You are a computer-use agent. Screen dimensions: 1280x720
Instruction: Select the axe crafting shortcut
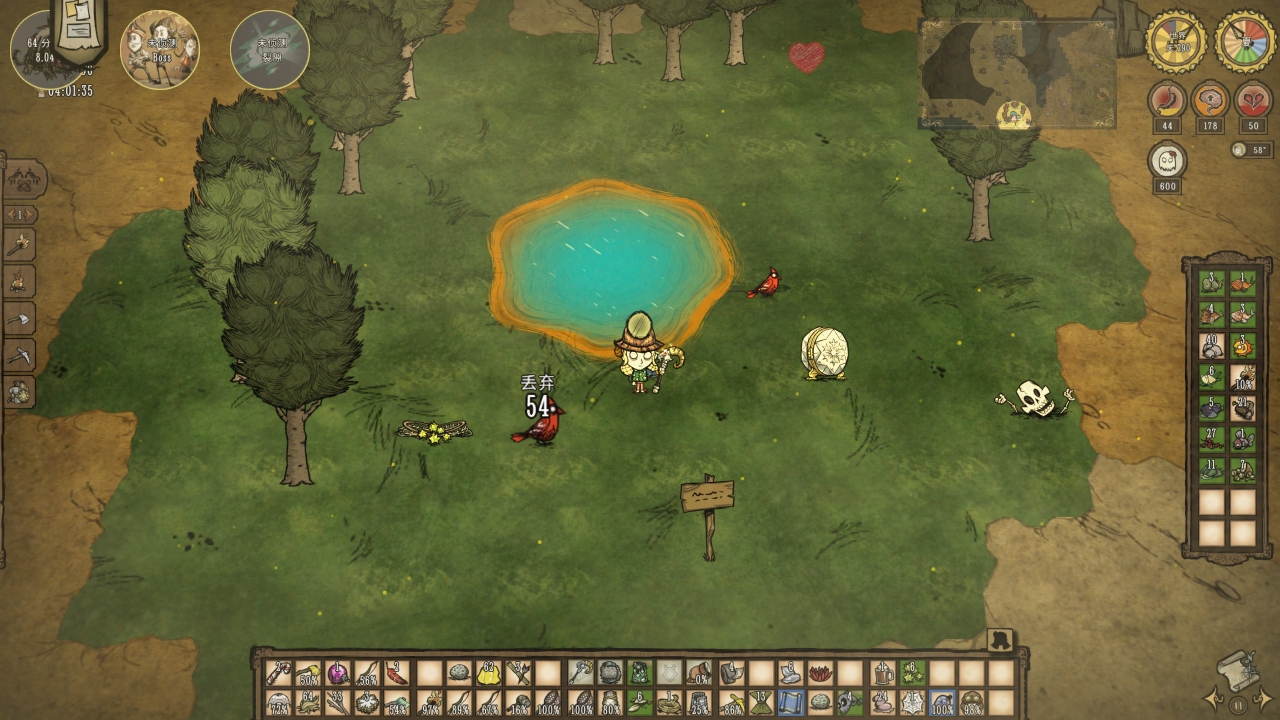pyautogui.click(x=20, y=318)
